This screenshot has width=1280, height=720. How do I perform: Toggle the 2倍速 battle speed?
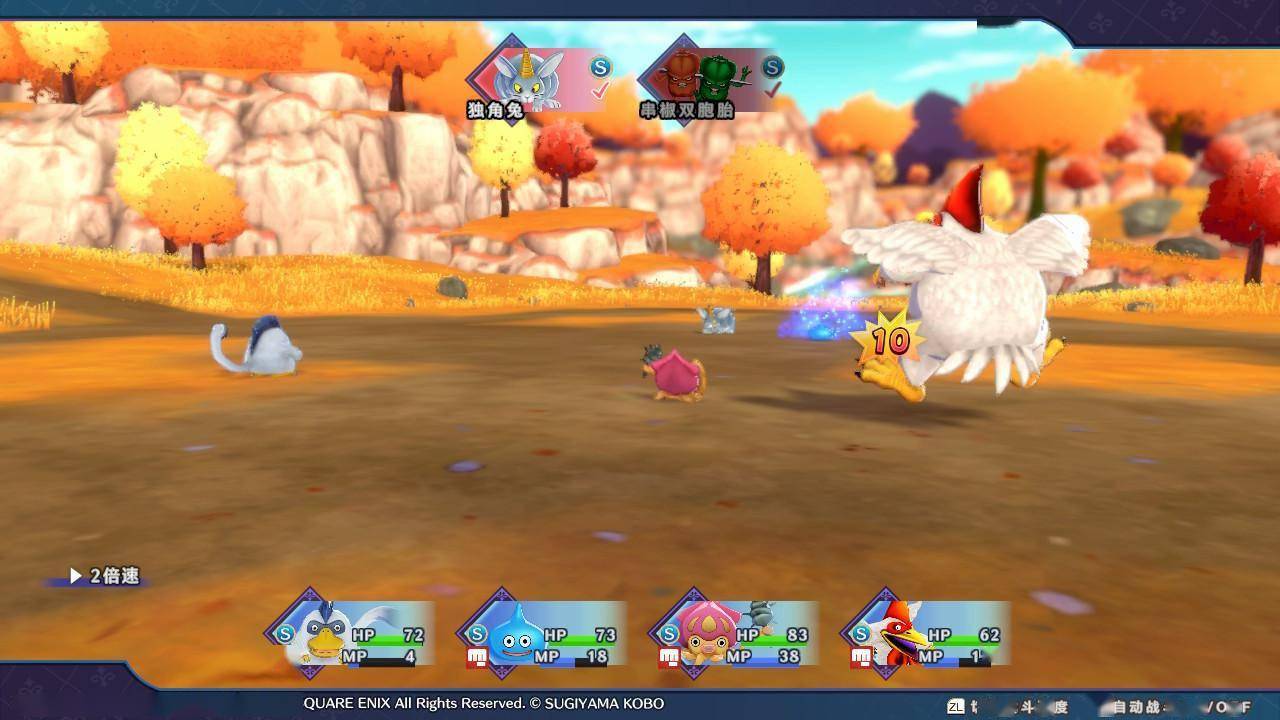[x=104, y=576]
